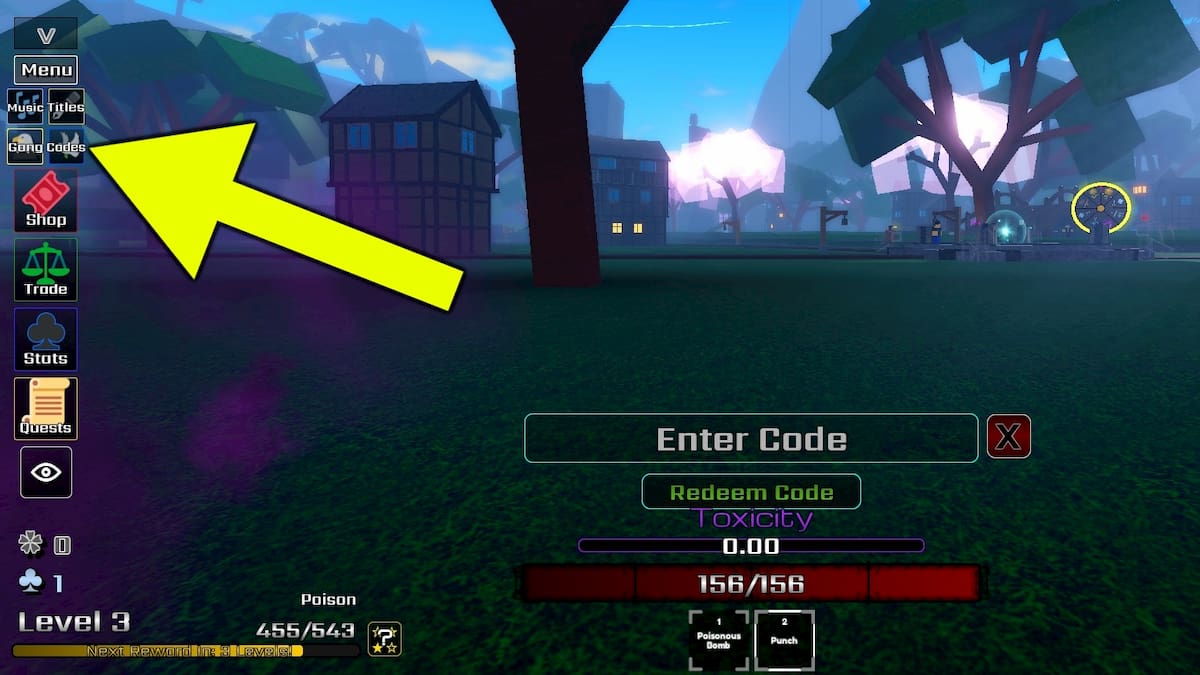Close the code entry box
Screen dimensions: 1200x675
tap(1009, 438)
